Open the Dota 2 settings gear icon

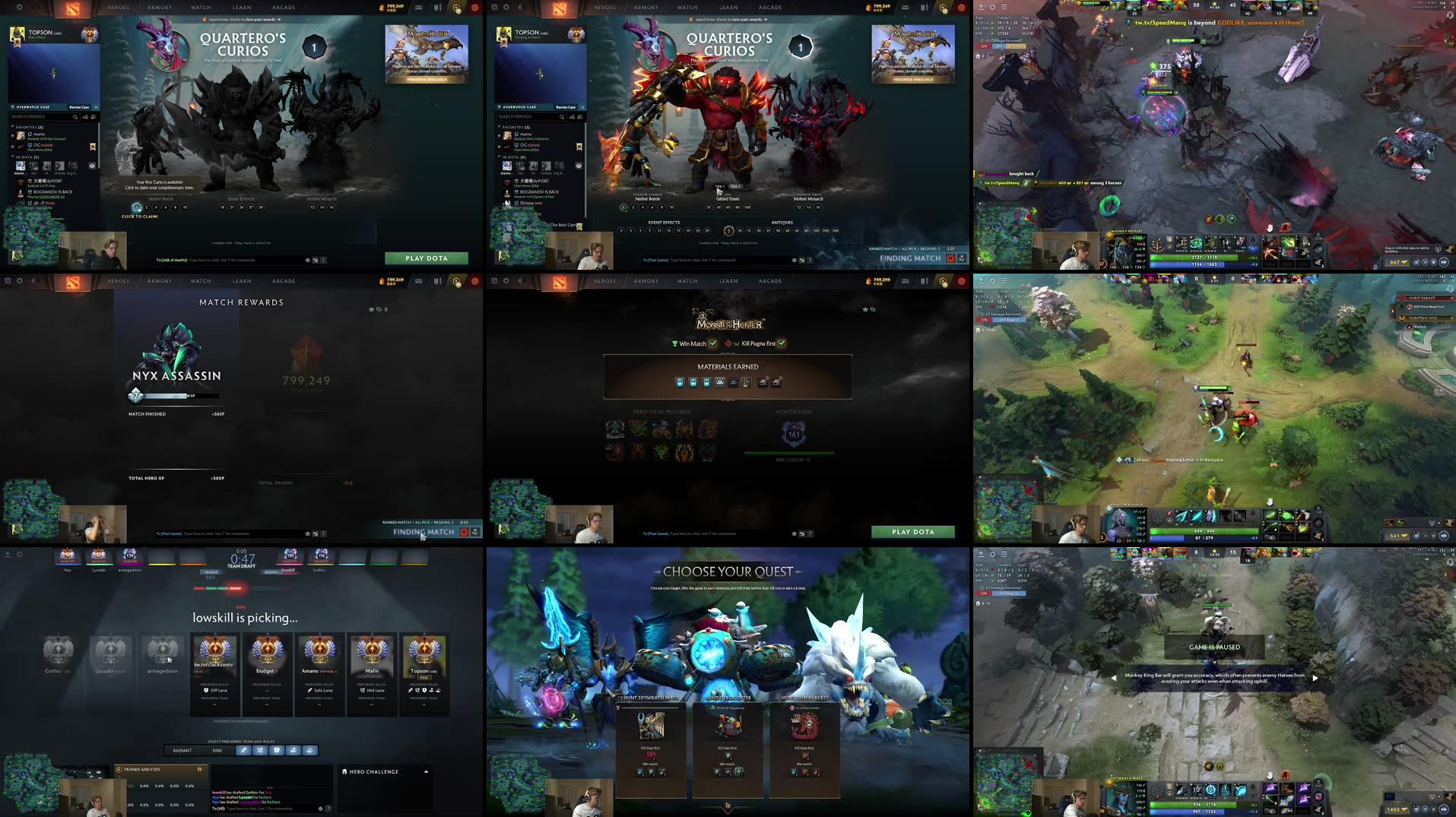(19, 7)
